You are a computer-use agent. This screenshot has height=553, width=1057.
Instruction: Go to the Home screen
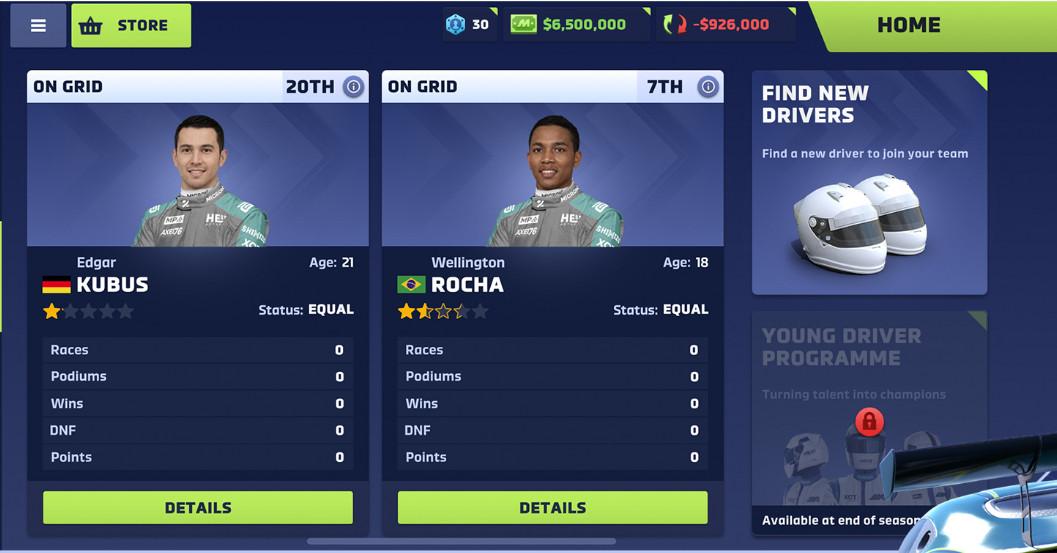908,25
